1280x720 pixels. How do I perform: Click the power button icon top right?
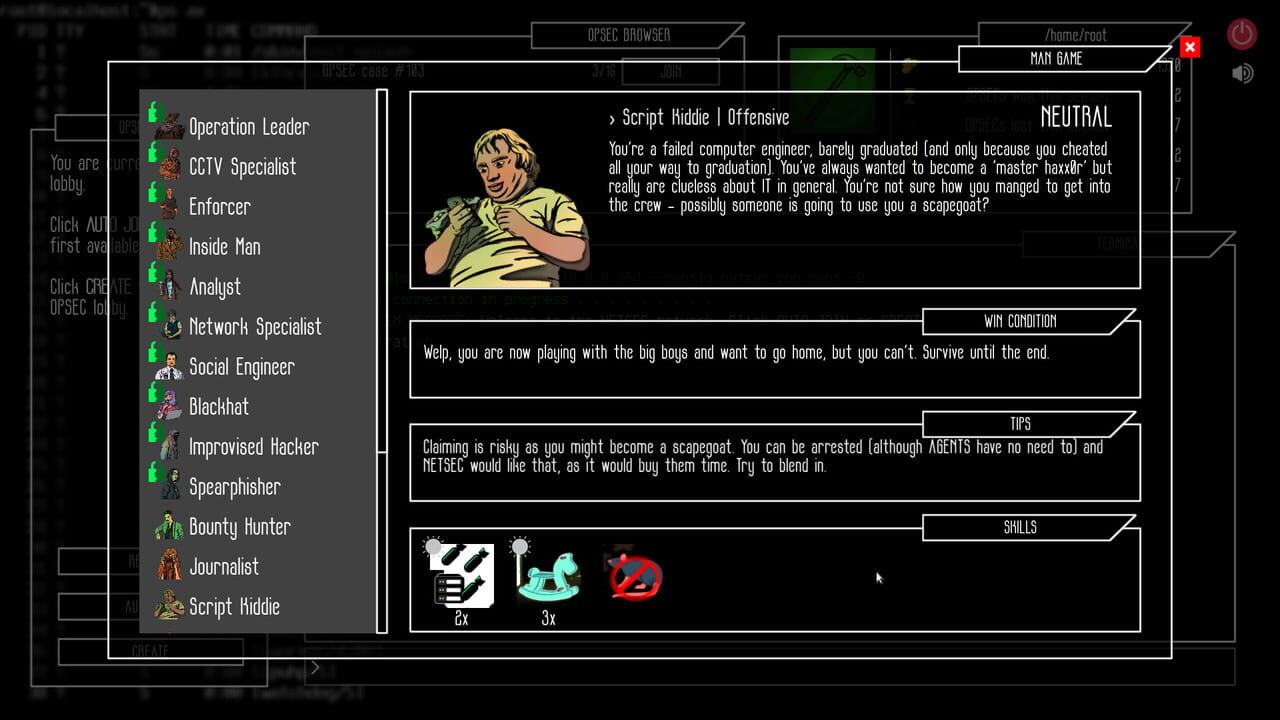point(1240,32)
